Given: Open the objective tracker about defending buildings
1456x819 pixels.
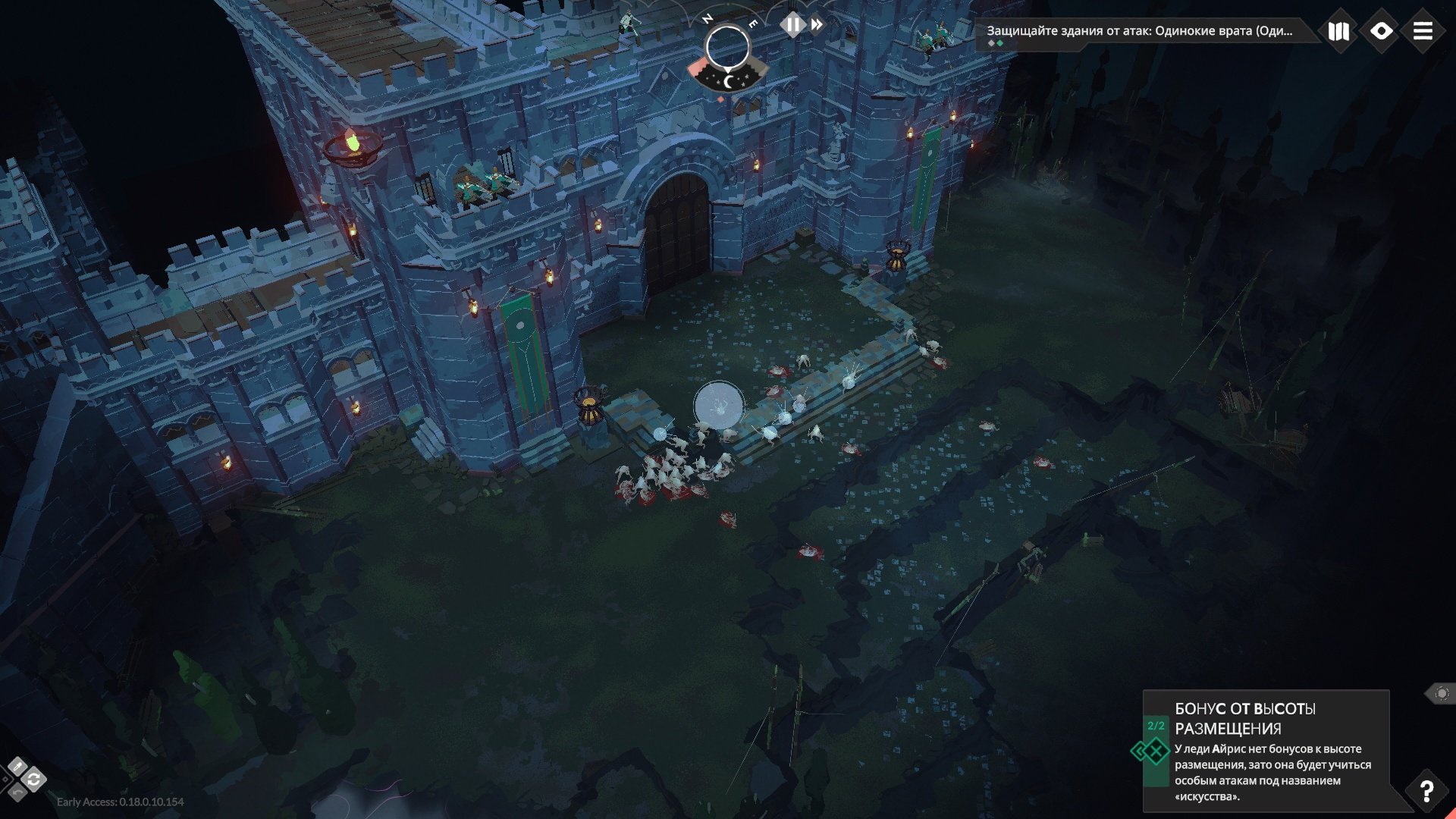Looking at the screenshot, I should [1139, 31].
